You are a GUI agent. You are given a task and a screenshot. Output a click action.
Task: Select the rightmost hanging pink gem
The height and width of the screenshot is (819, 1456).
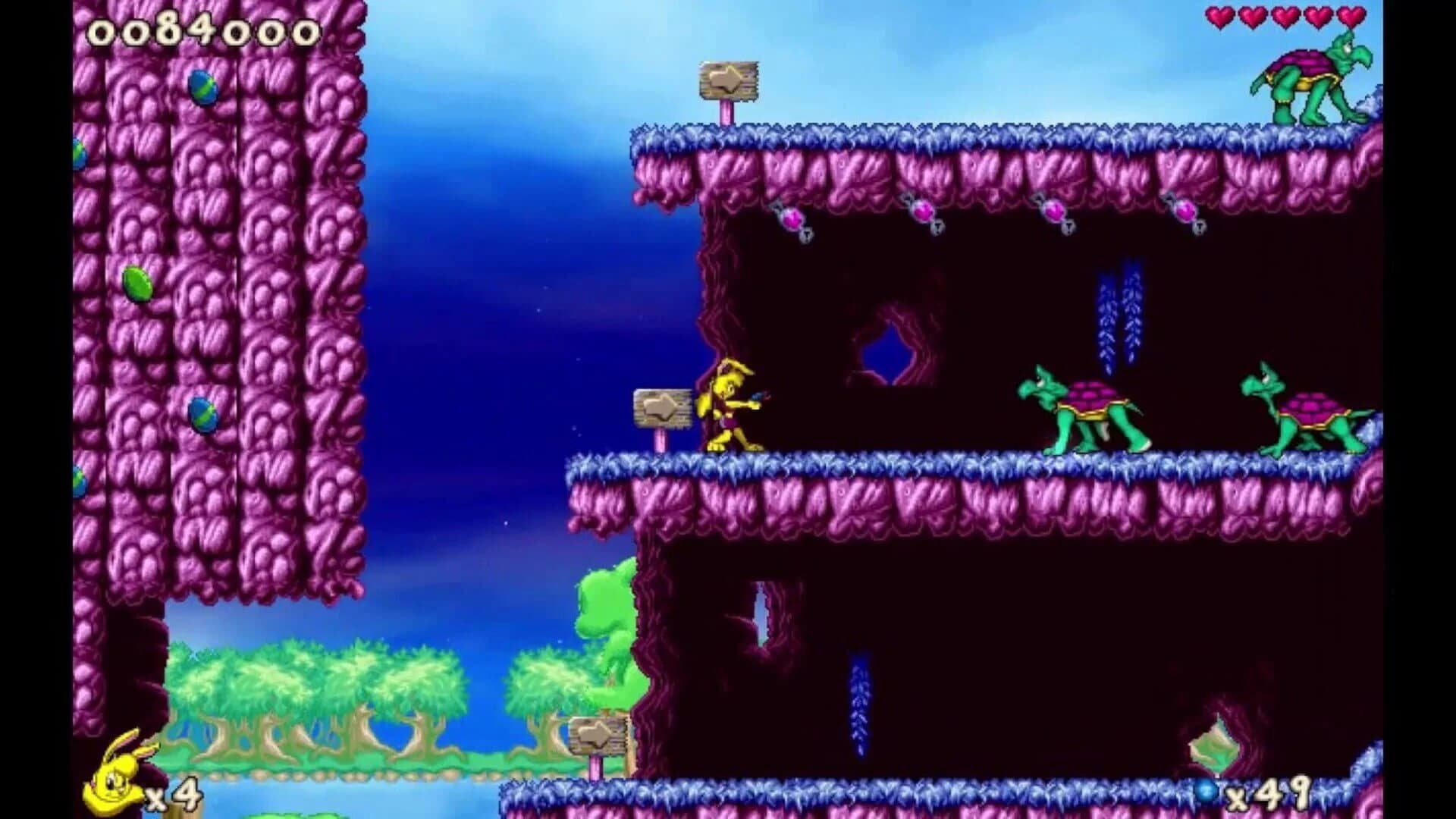tap(1187, 212)
